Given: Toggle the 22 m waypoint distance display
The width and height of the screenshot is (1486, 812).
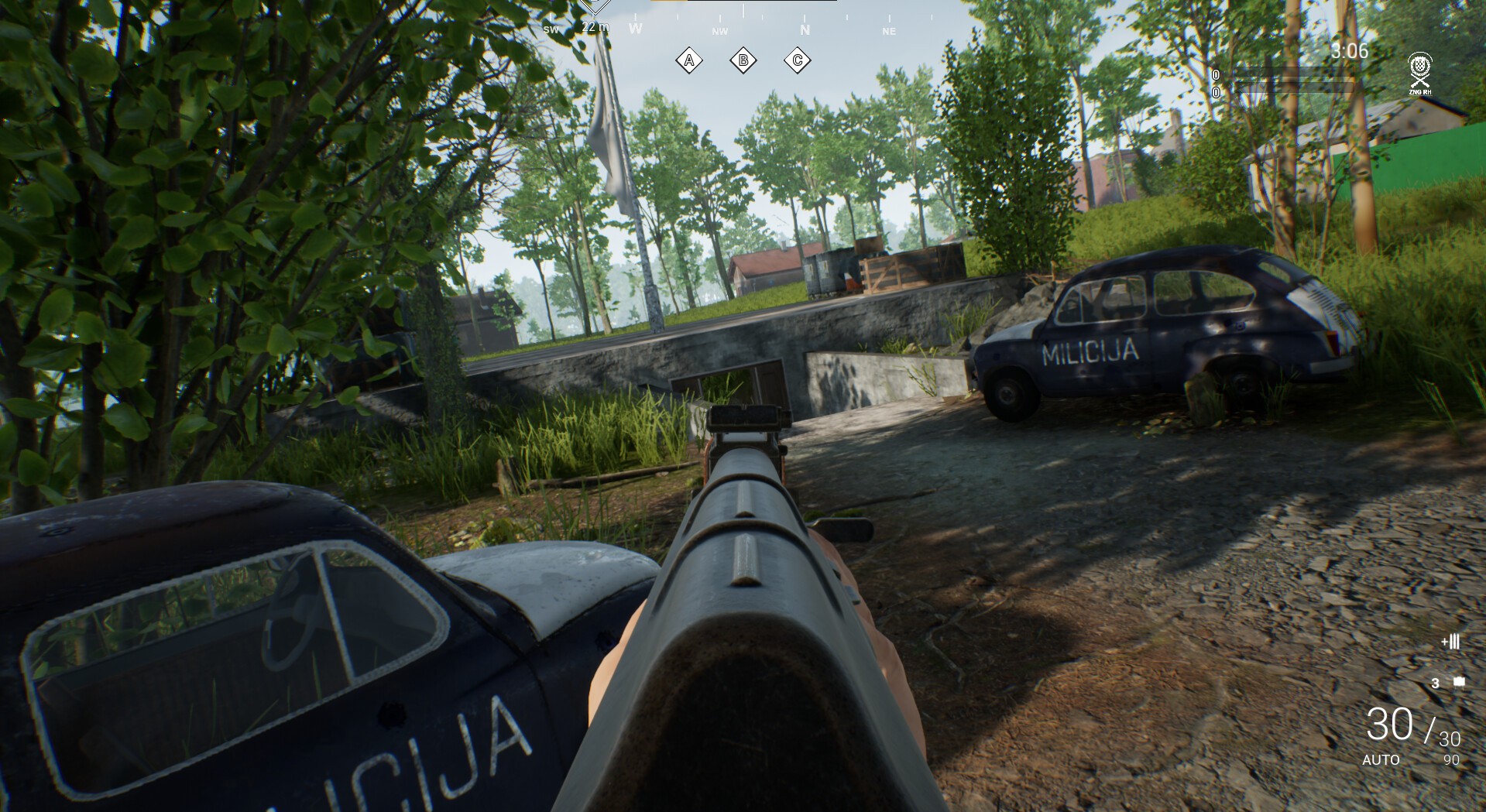Looking at the screenshot, I should (594, 26).
